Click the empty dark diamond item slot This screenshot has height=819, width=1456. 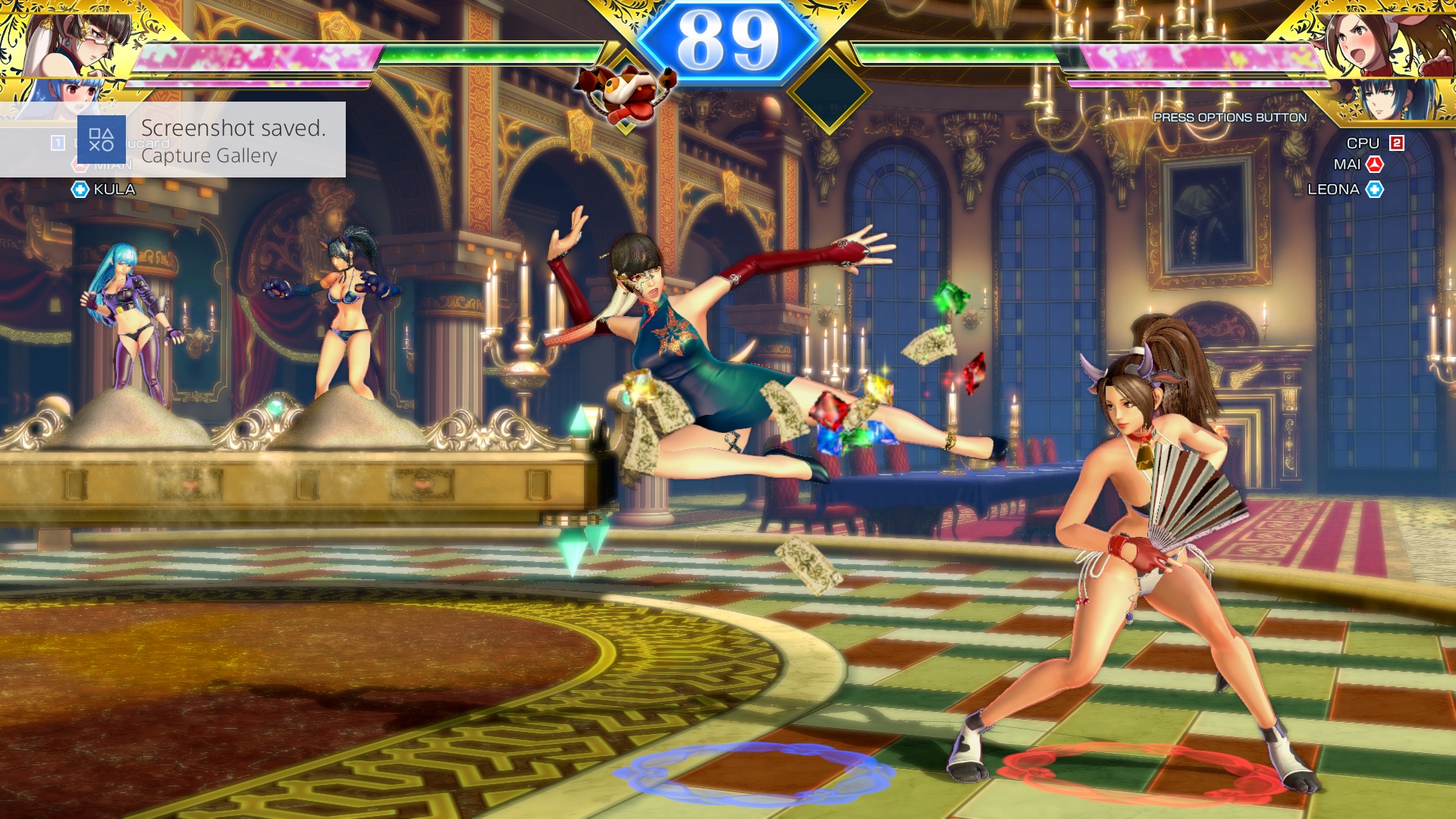coord(829,93)
